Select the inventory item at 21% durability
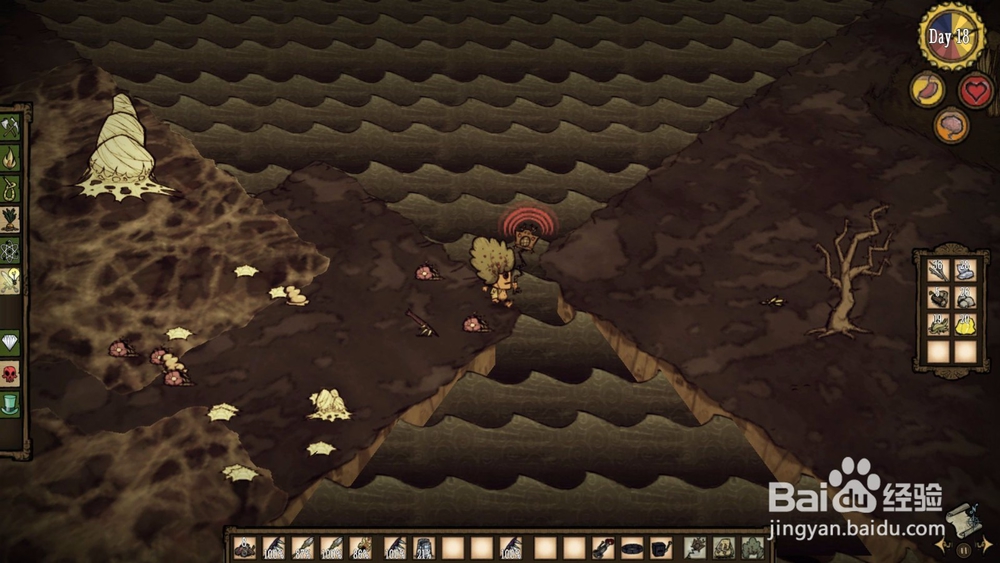The height and width of the screenshot is (563, 1000). click(x=425, y=548)
